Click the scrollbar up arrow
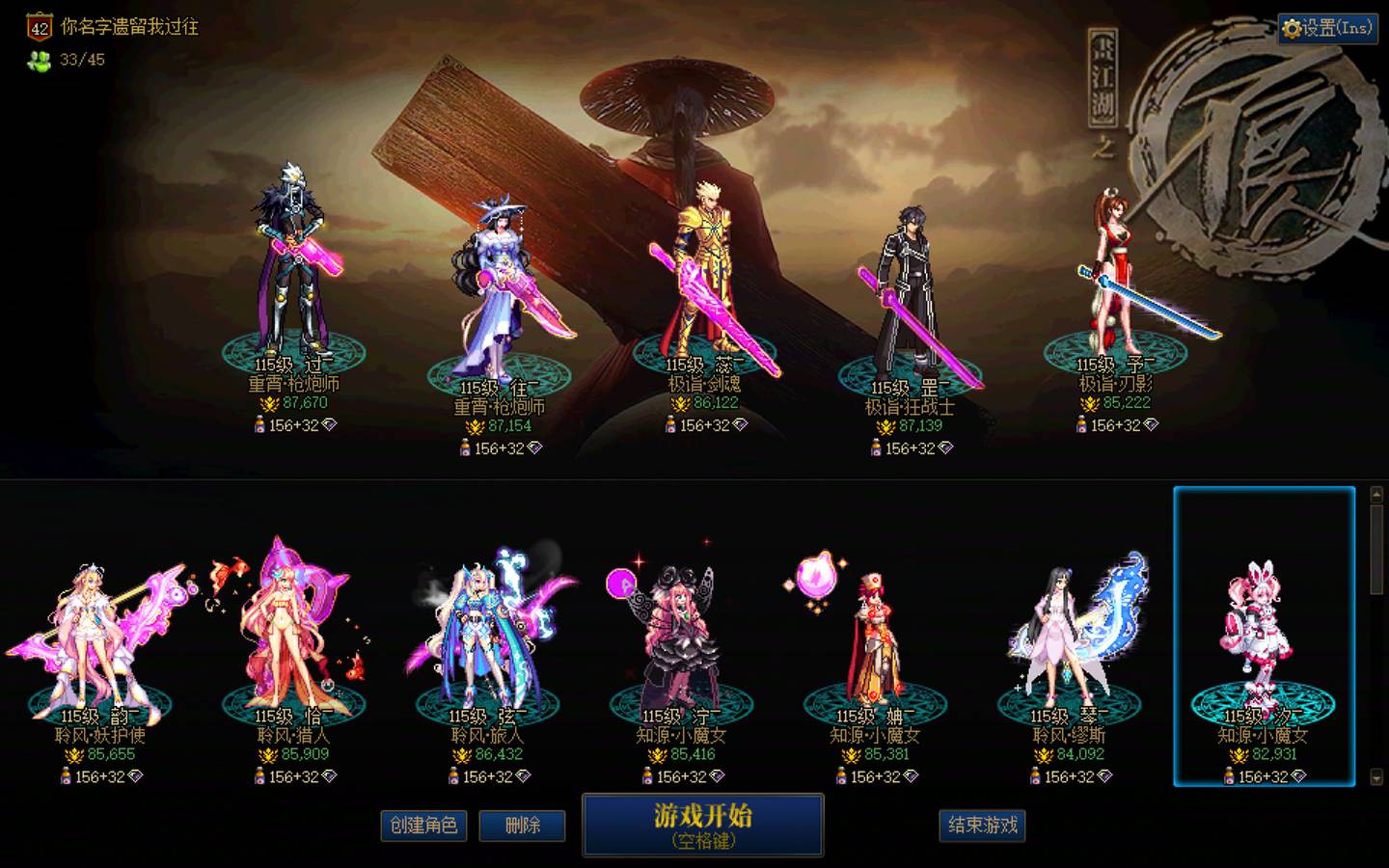Screen dimensions: 1389x868 coord(1374,494)
